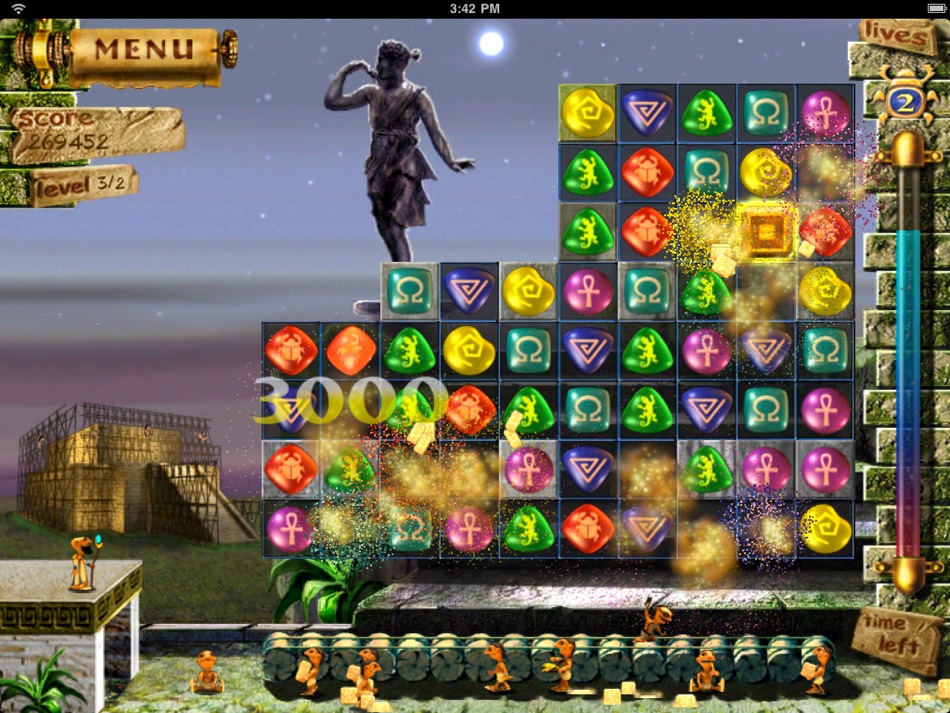Select the yellow spiral gem on the olive-highlighted tile

click(588, 112)
